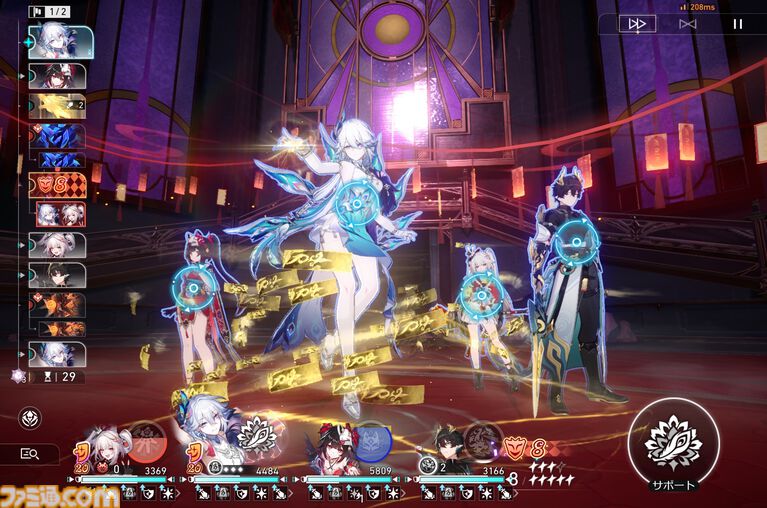Image resolution: width=767 pixels, height=508 pixels.
Task: Select the blue crystal enemy entry in turn order
Action: pos(56,136)
